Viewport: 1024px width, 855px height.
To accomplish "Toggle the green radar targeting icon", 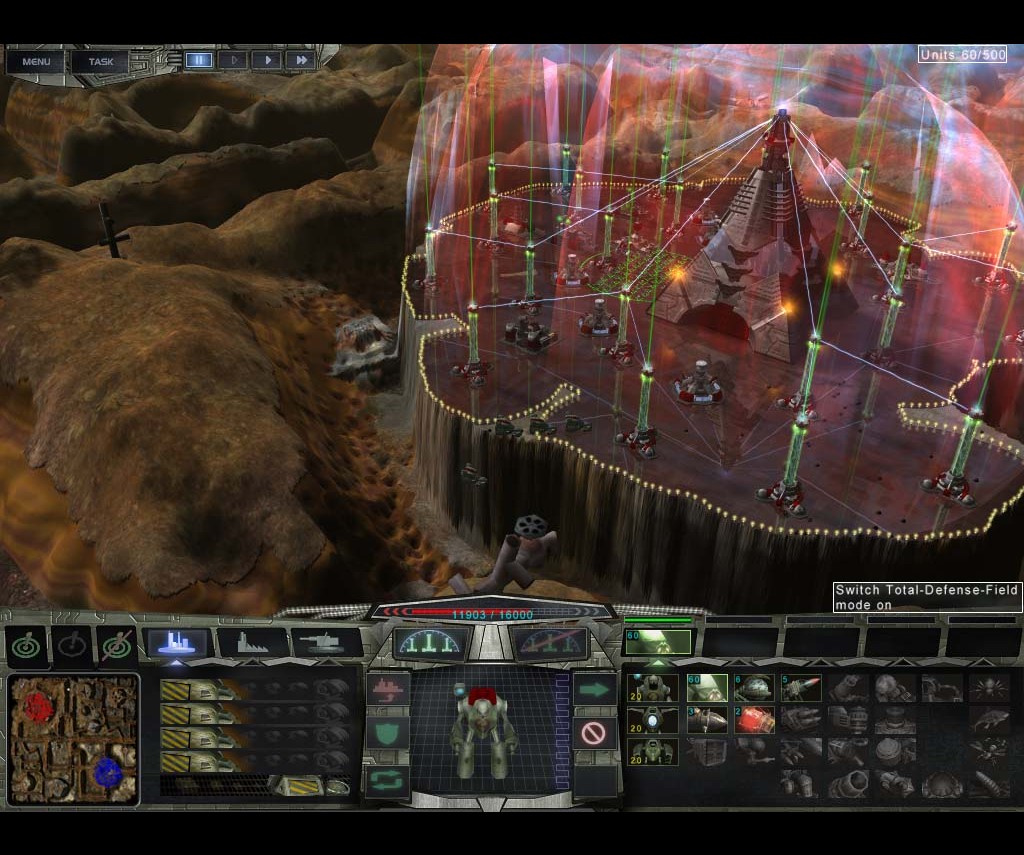I will (26, 646).
